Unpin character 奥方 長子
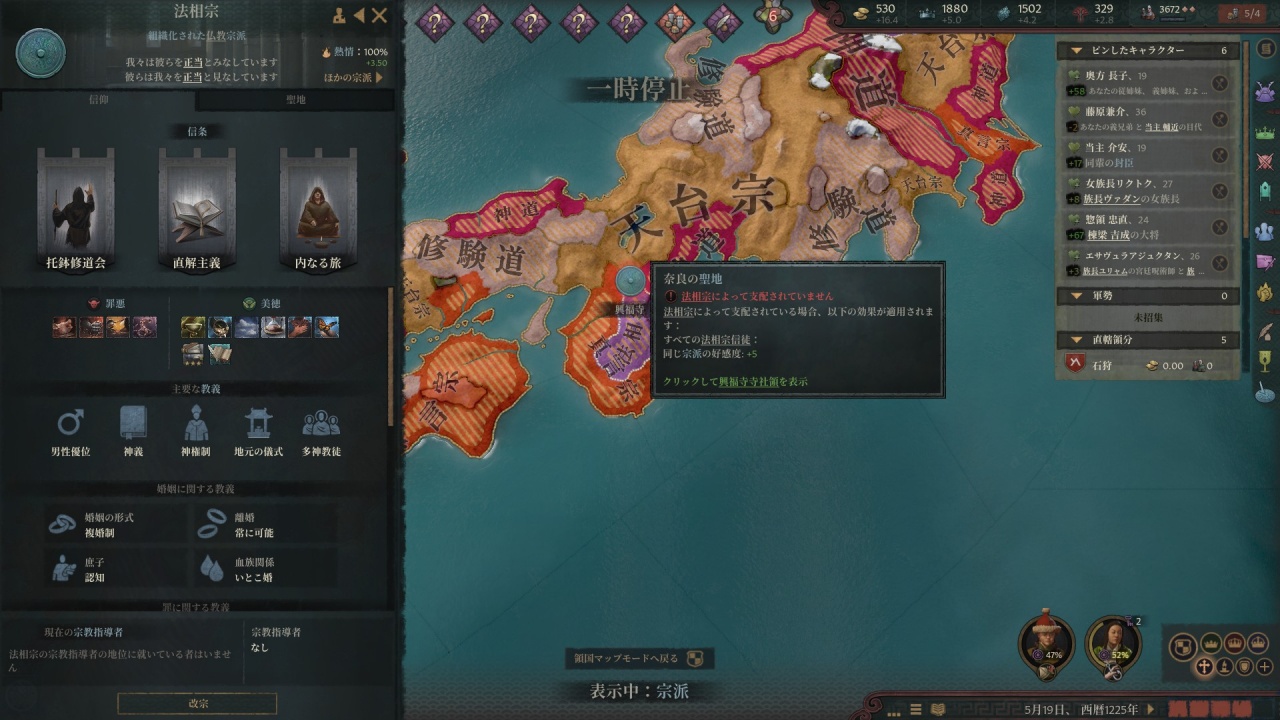1280x720 pixels. click(x=1220, y=85)
